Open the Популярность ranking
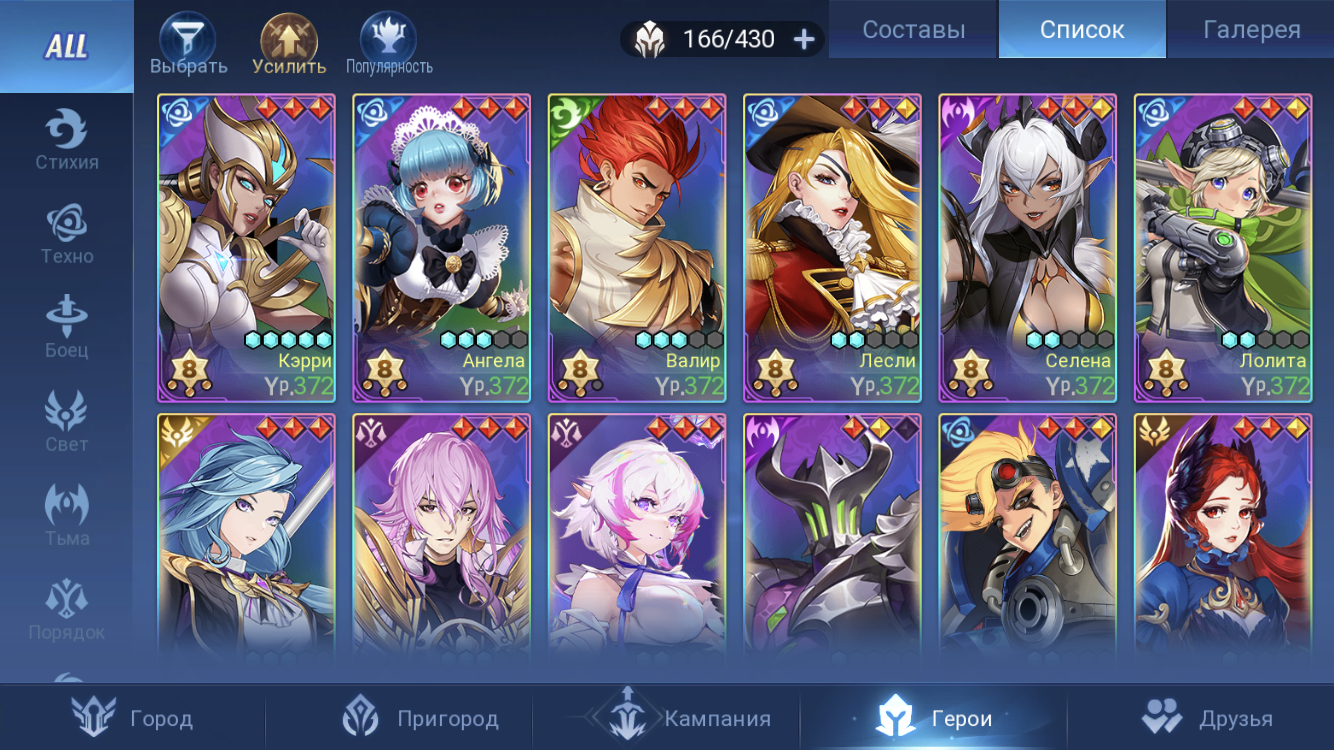Viewport: 1334px width, 750px height. click(389, 46)
